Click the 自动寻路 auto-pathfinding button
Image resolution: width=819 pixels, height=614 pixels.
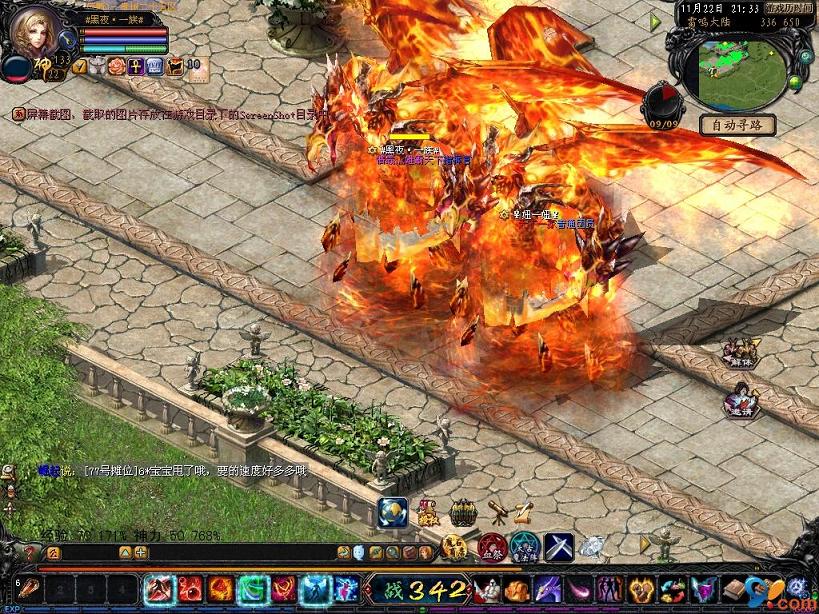coord(737,125)
